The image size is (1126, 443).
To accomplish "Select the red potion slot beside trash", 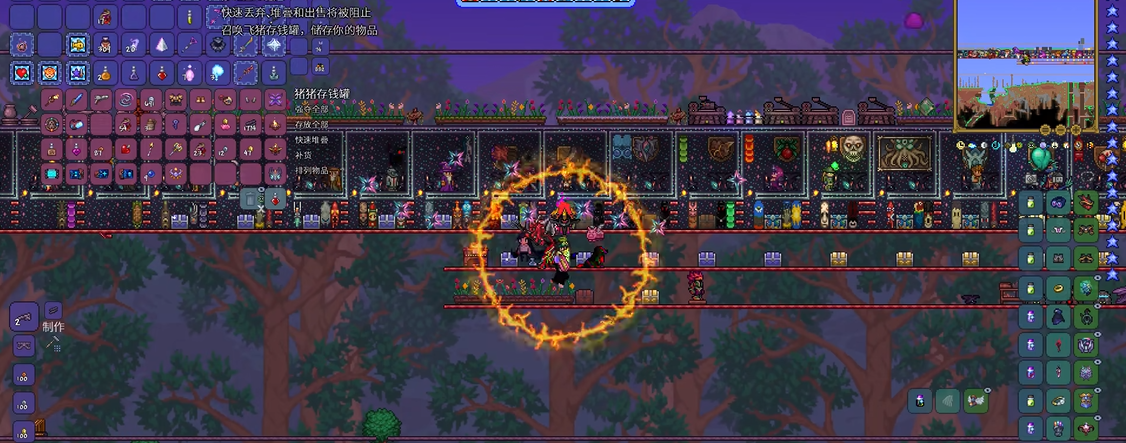I will click(275, 198).
